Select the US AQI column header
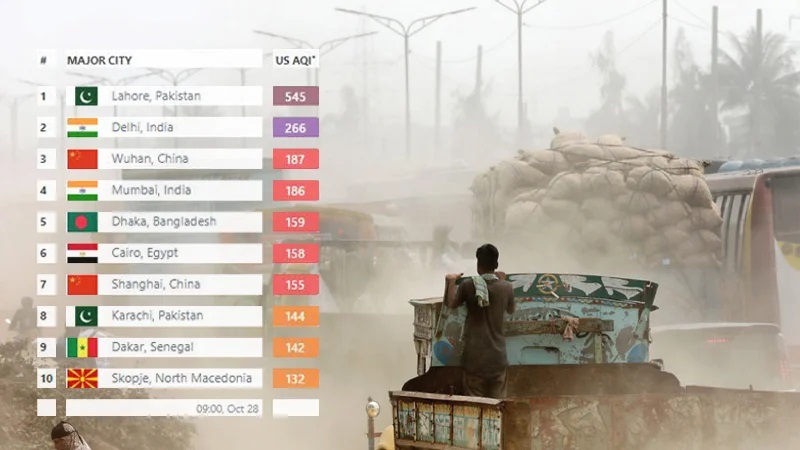Image resolution: width=800 pixels, height=450 pixels. click(296, 60)
